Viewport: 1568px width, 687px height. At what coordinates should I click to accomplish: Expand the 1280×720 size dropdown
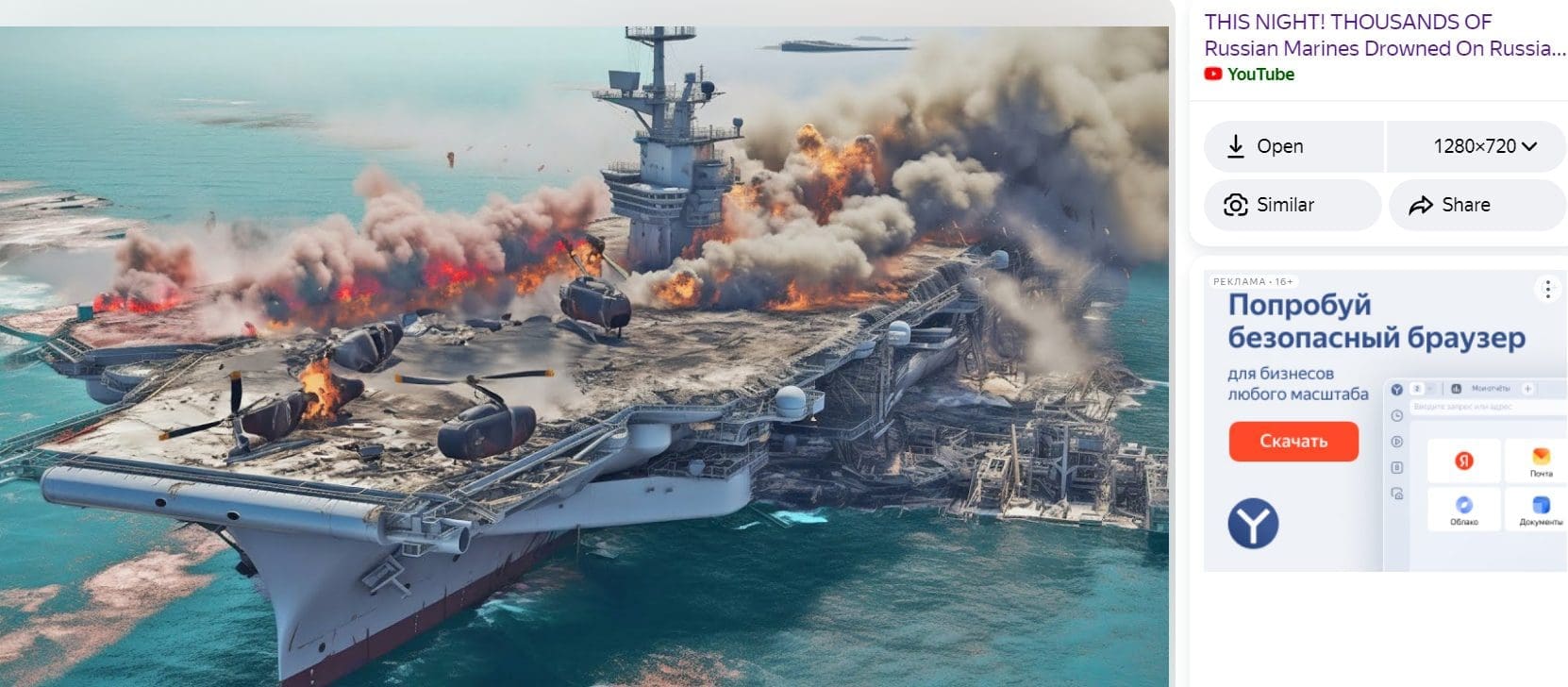[x=1482, y=146]
